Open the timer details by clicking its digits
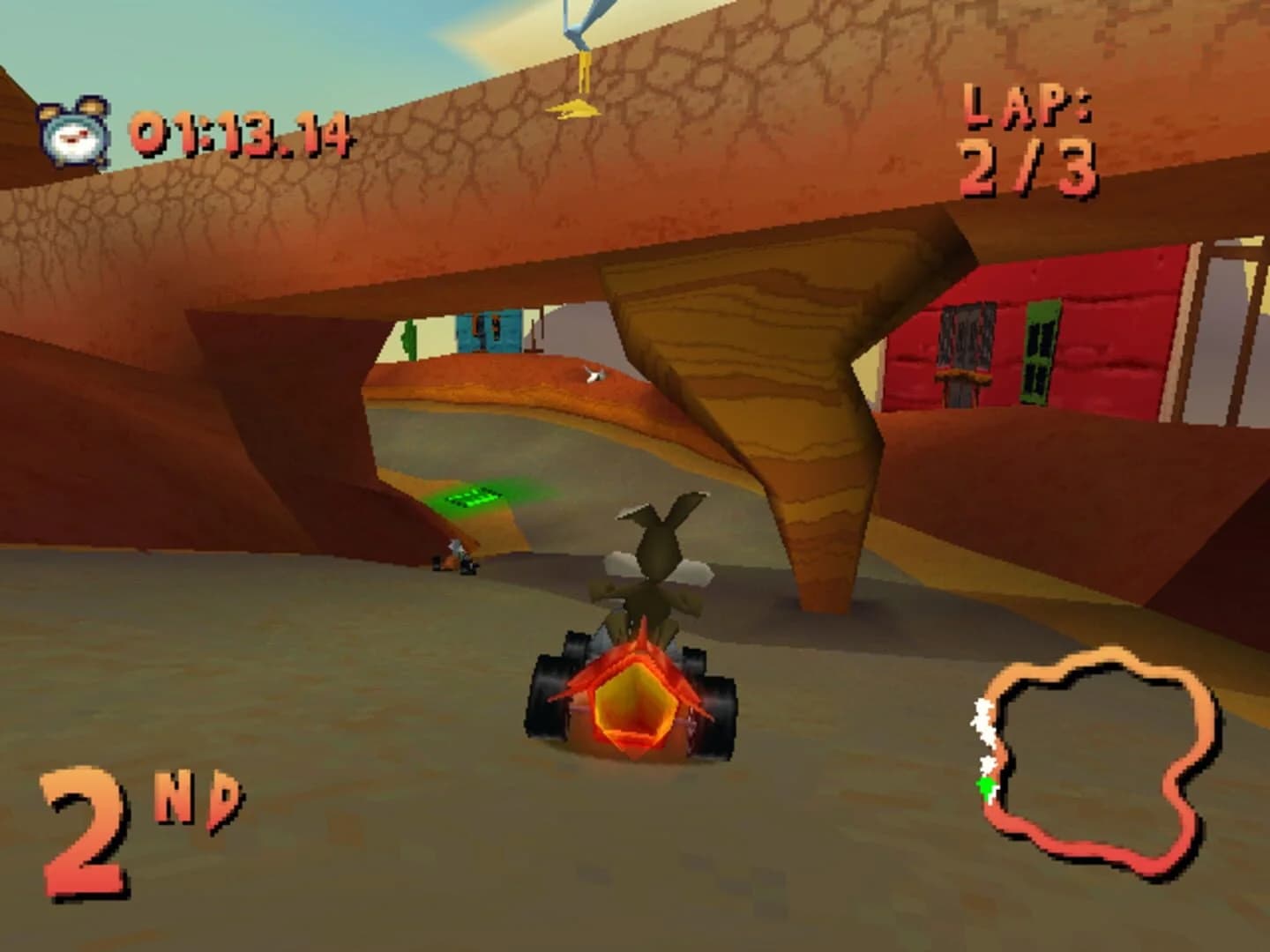The image size is (1270, 952). (x=243, y=132)
